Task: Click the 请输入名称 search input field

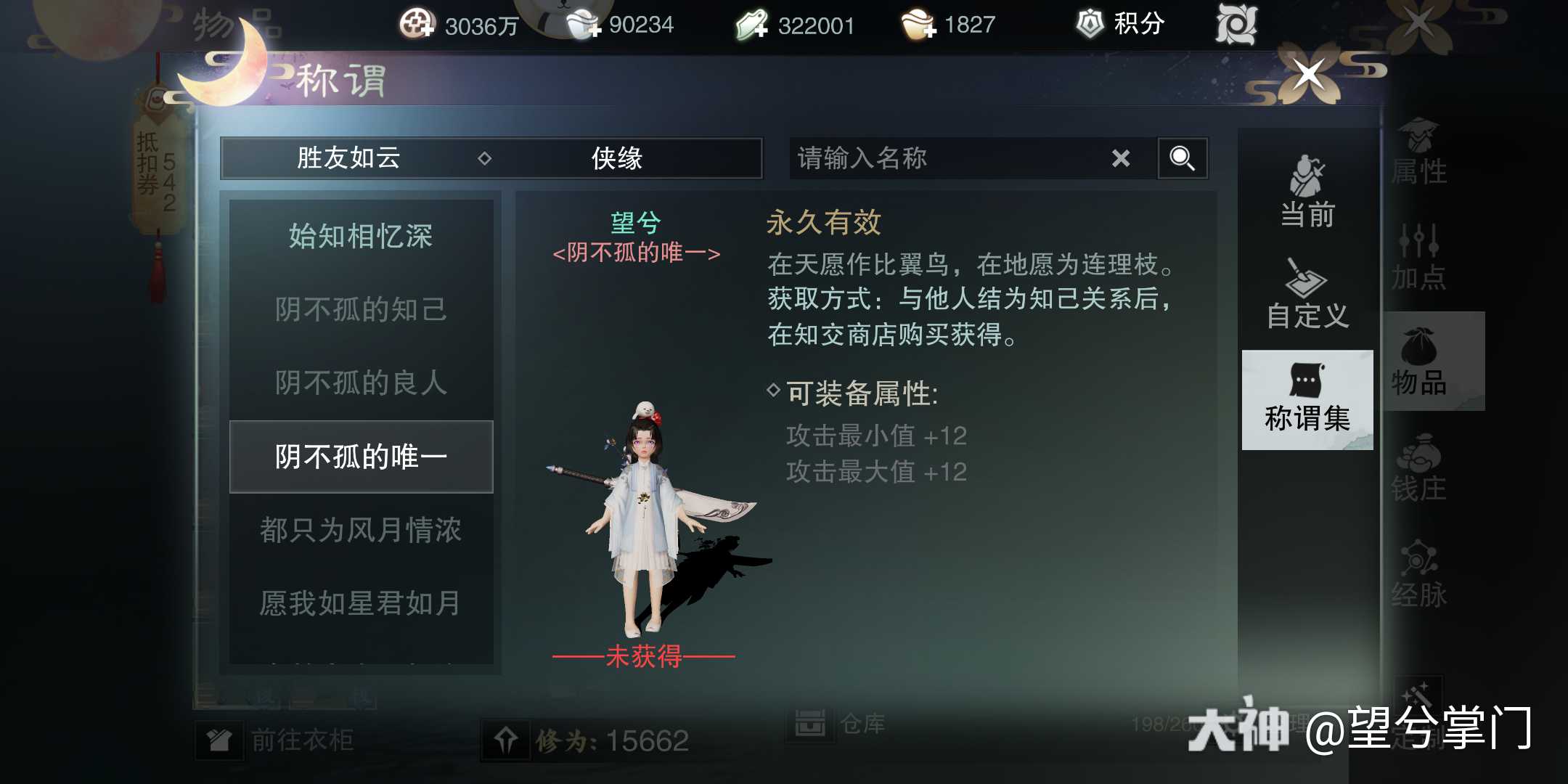Action: (x=944, y=158)
